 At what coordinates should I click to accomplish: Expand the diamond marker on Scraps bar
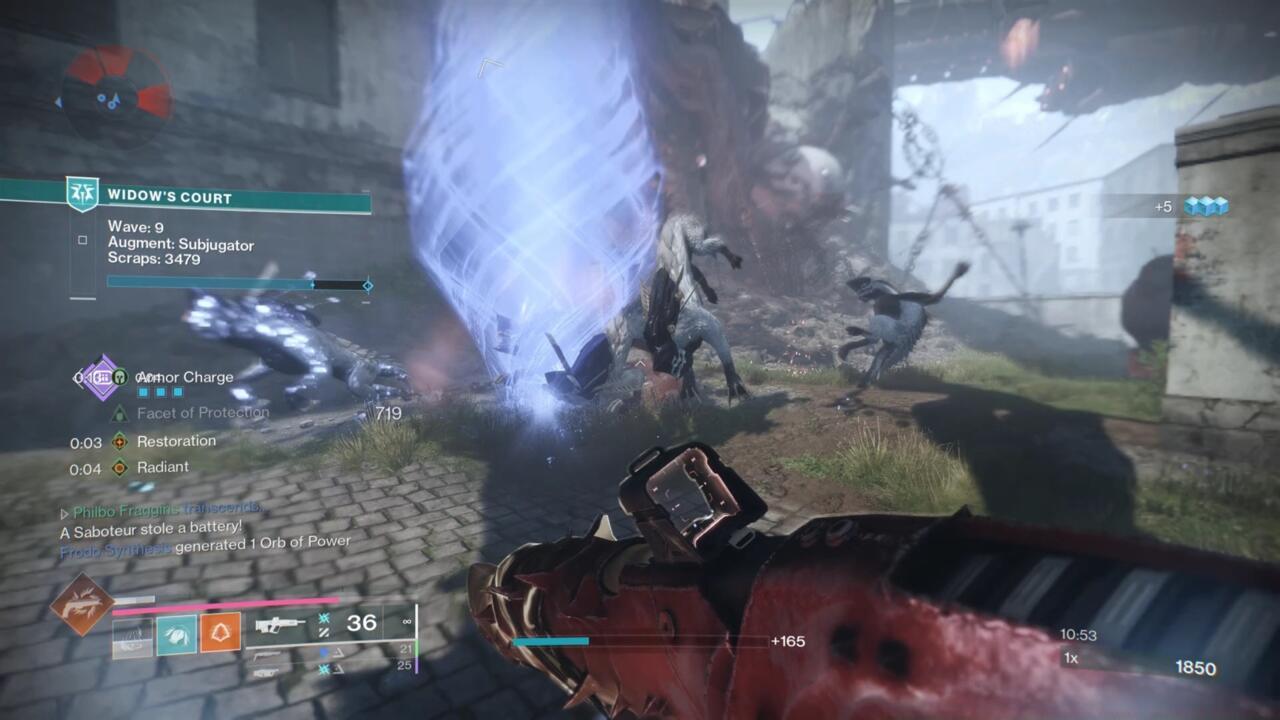click(x=368, y=285)
